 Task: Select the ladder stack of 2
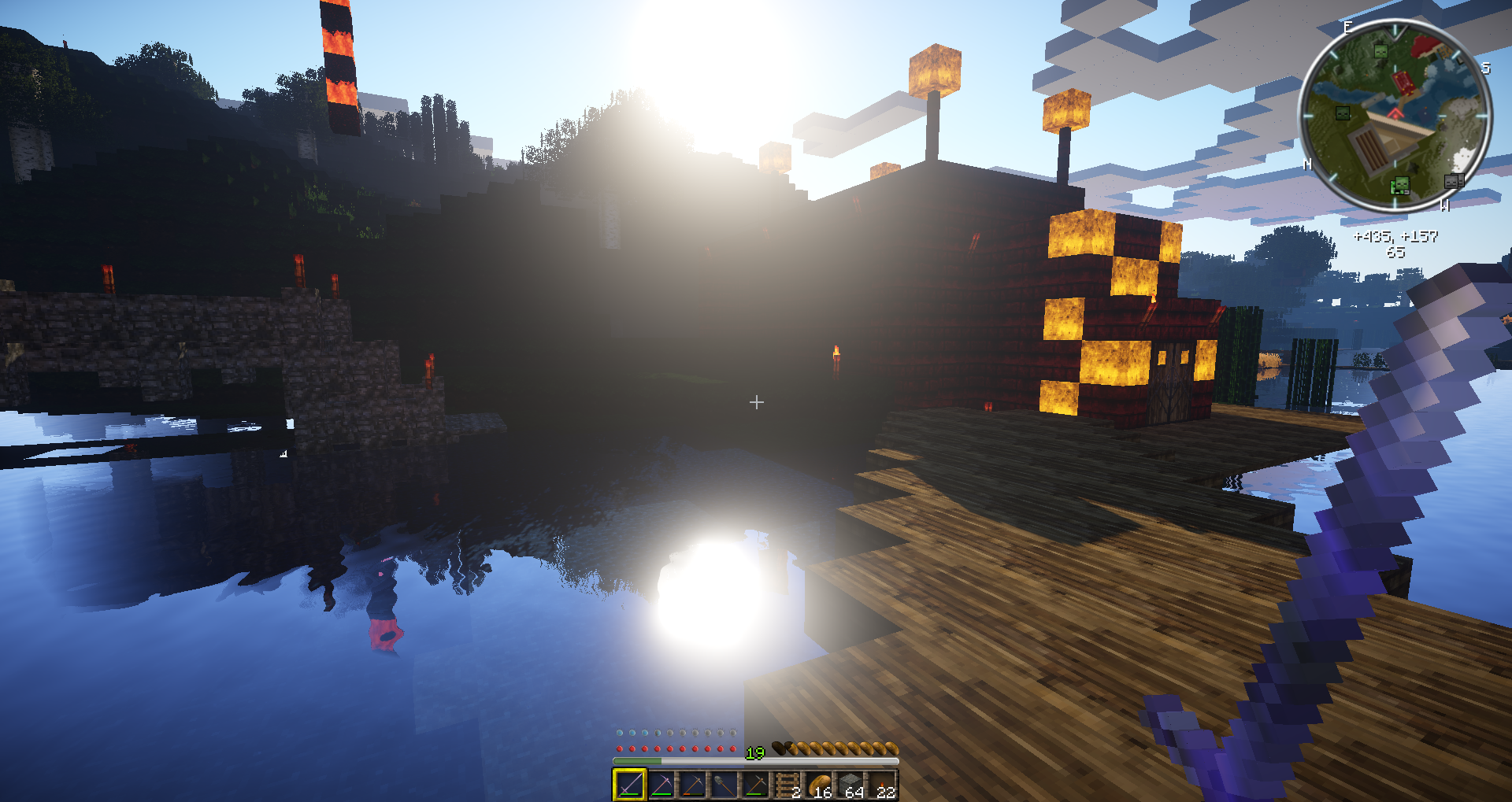[x=787, y=785]
